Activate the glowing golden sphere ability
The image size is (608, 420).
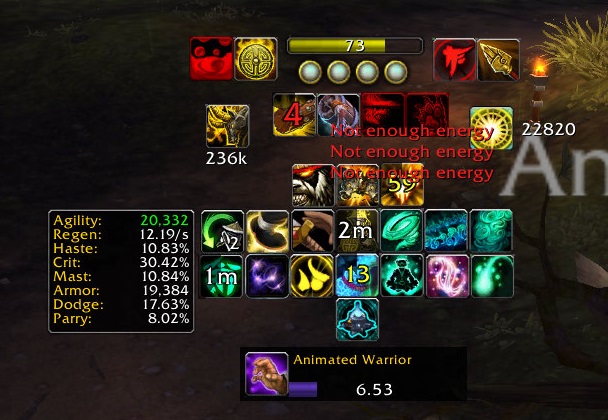pyautogui.click(x=491, y=127)
